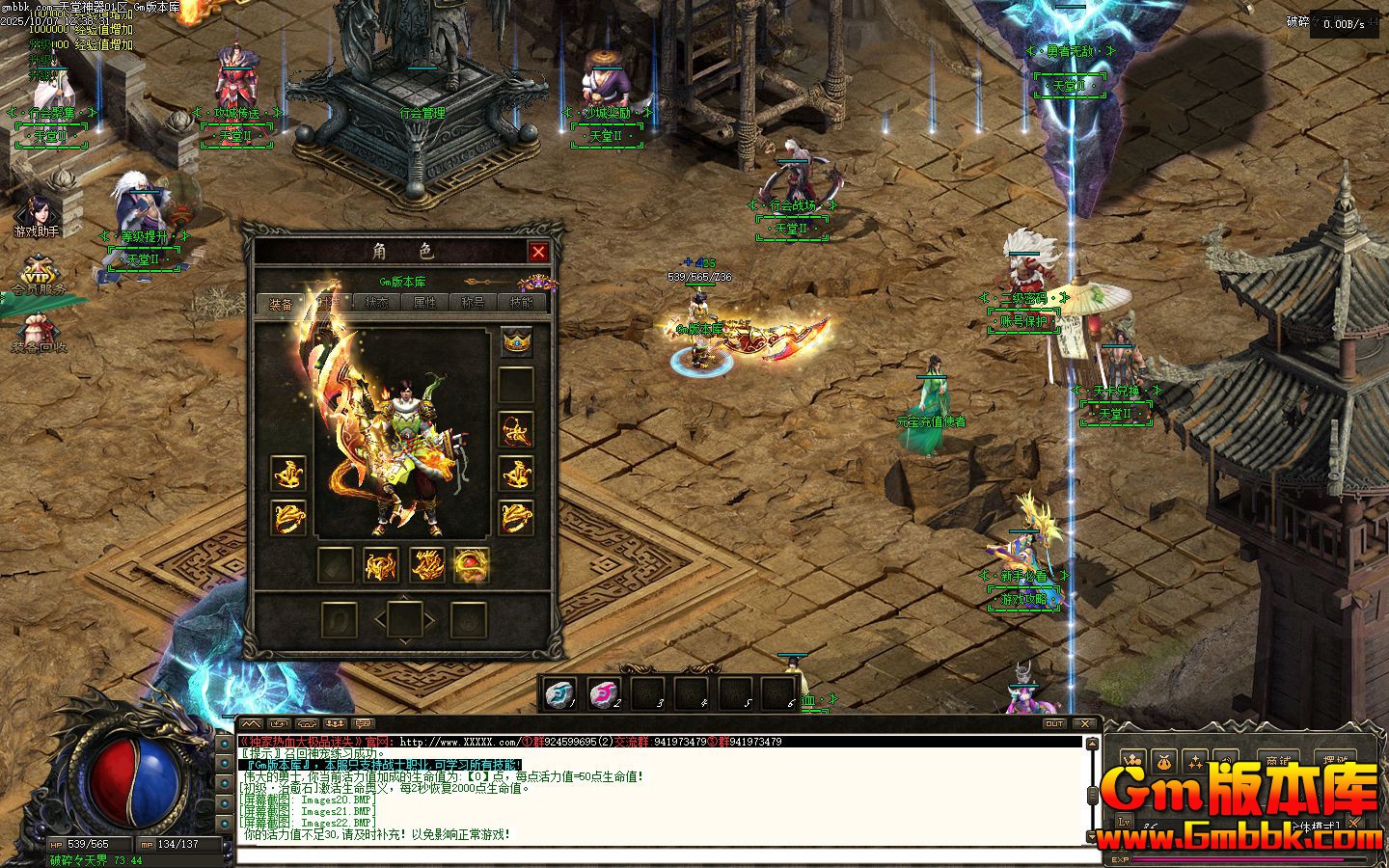
Task: Close the chat window with its X button
Action: [1085, 723]
